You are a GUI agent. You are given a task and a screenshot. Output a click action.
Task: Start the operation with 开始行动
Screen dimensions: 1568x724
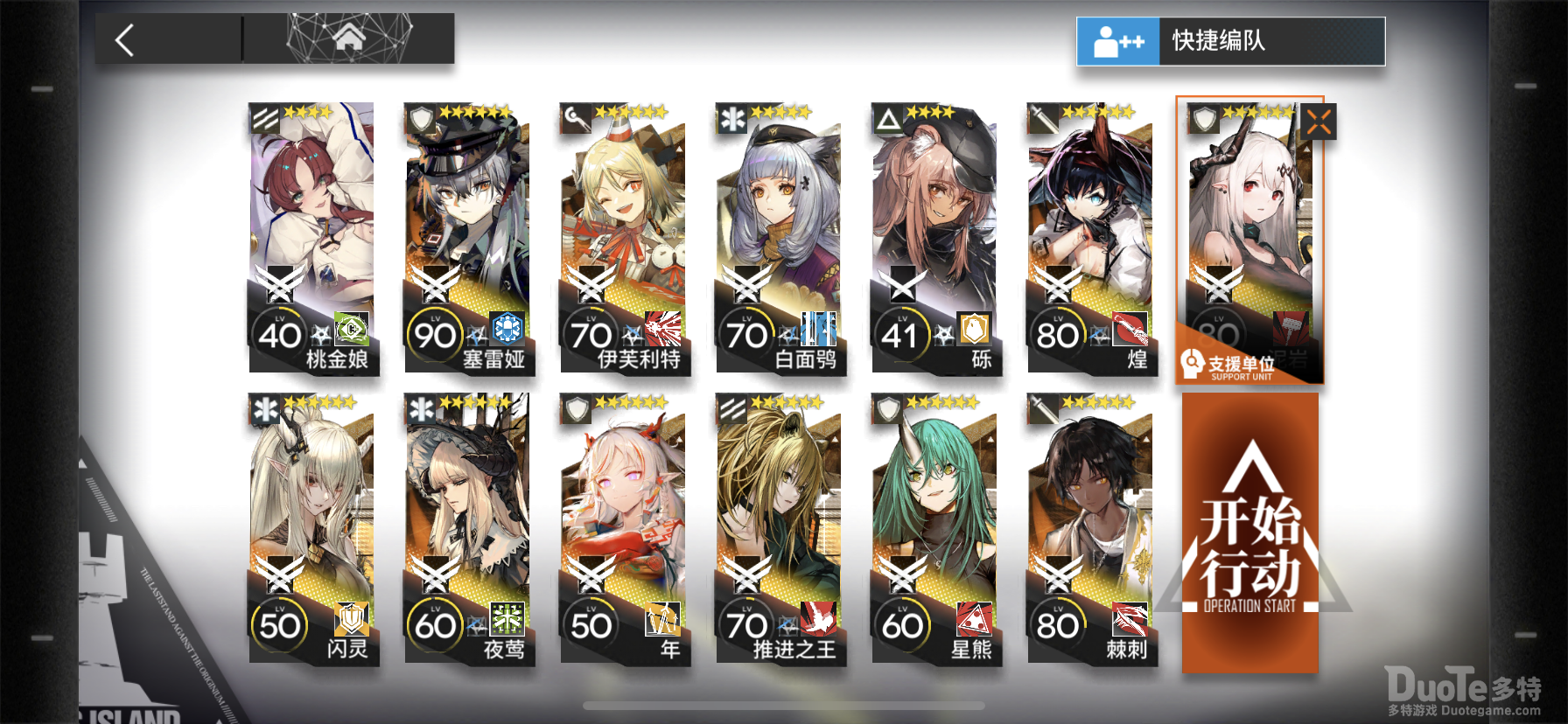click(1249, 533)
